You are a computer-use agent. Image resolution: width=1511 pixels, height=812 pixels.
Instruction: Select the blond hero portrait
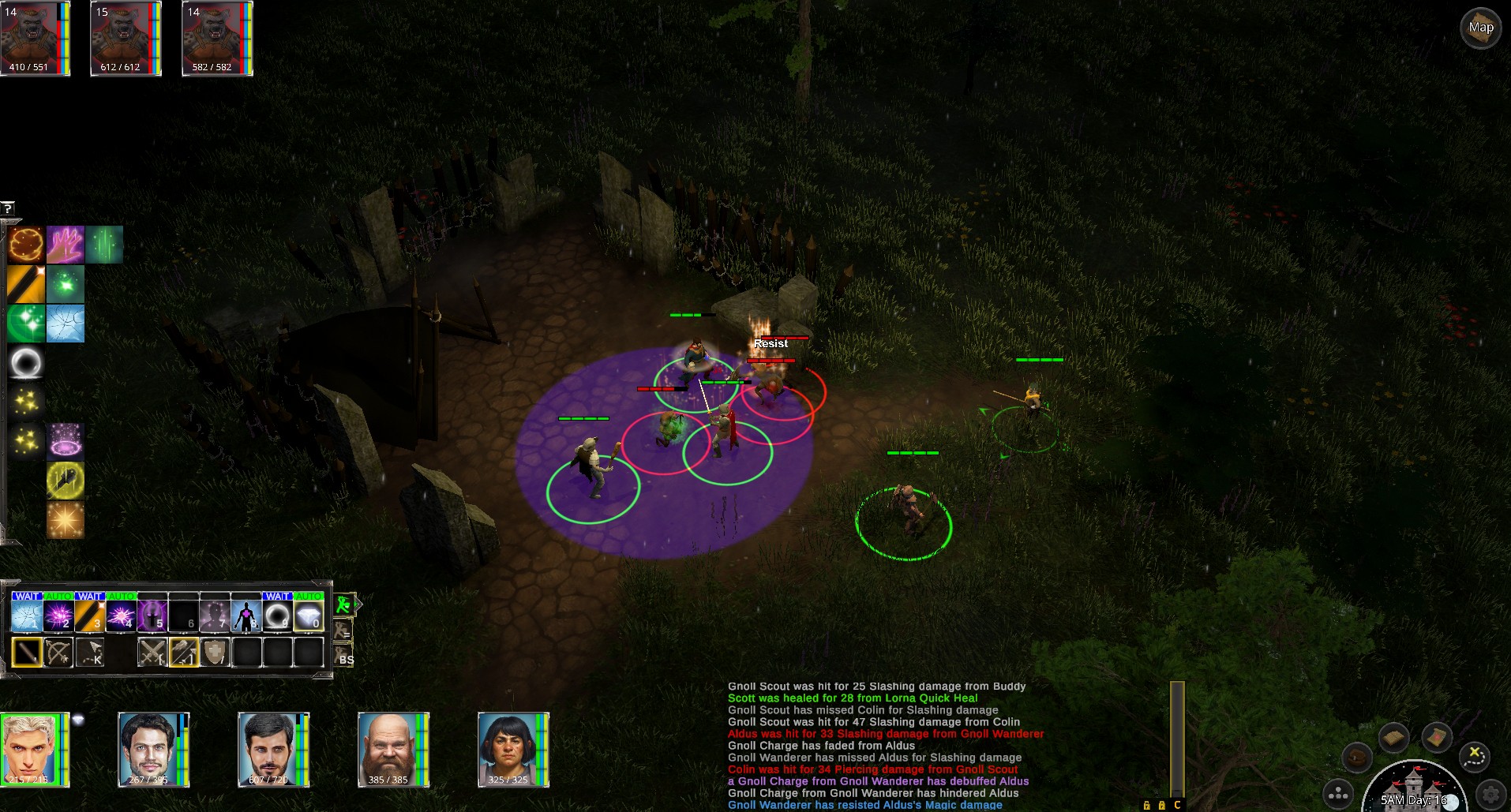click(33, 750)
